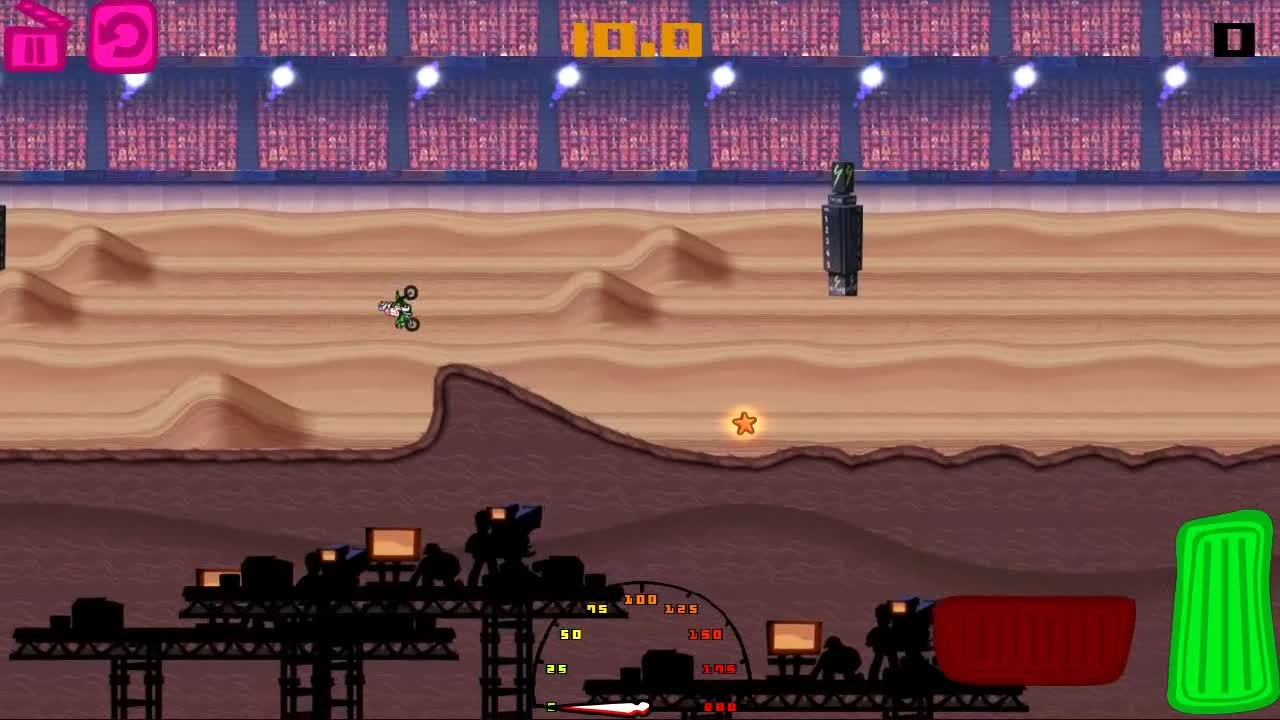This screenshot has height=720, width=1280.
Task: Tap the score counter showing zero
Action: pyautogui.click(x=1232, y=40)
